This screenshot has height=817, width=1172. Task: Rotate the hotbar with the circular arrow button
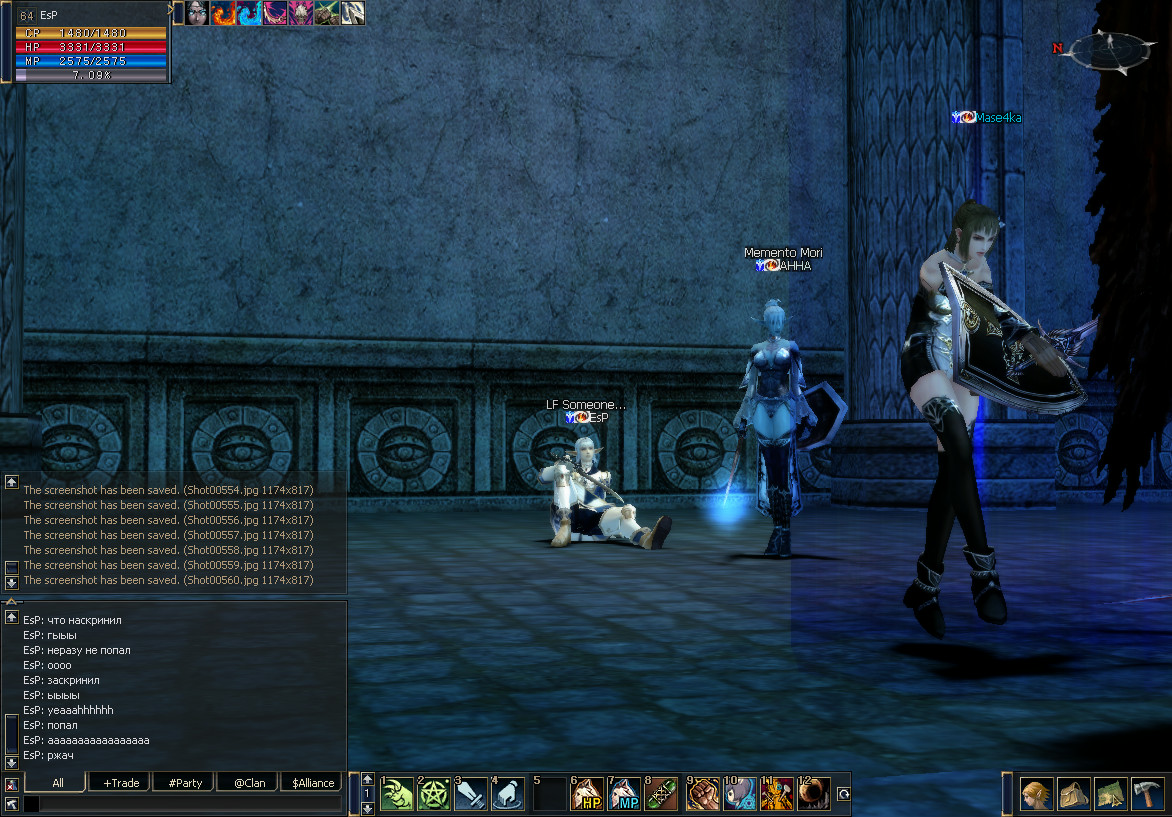tap(843, 795)
